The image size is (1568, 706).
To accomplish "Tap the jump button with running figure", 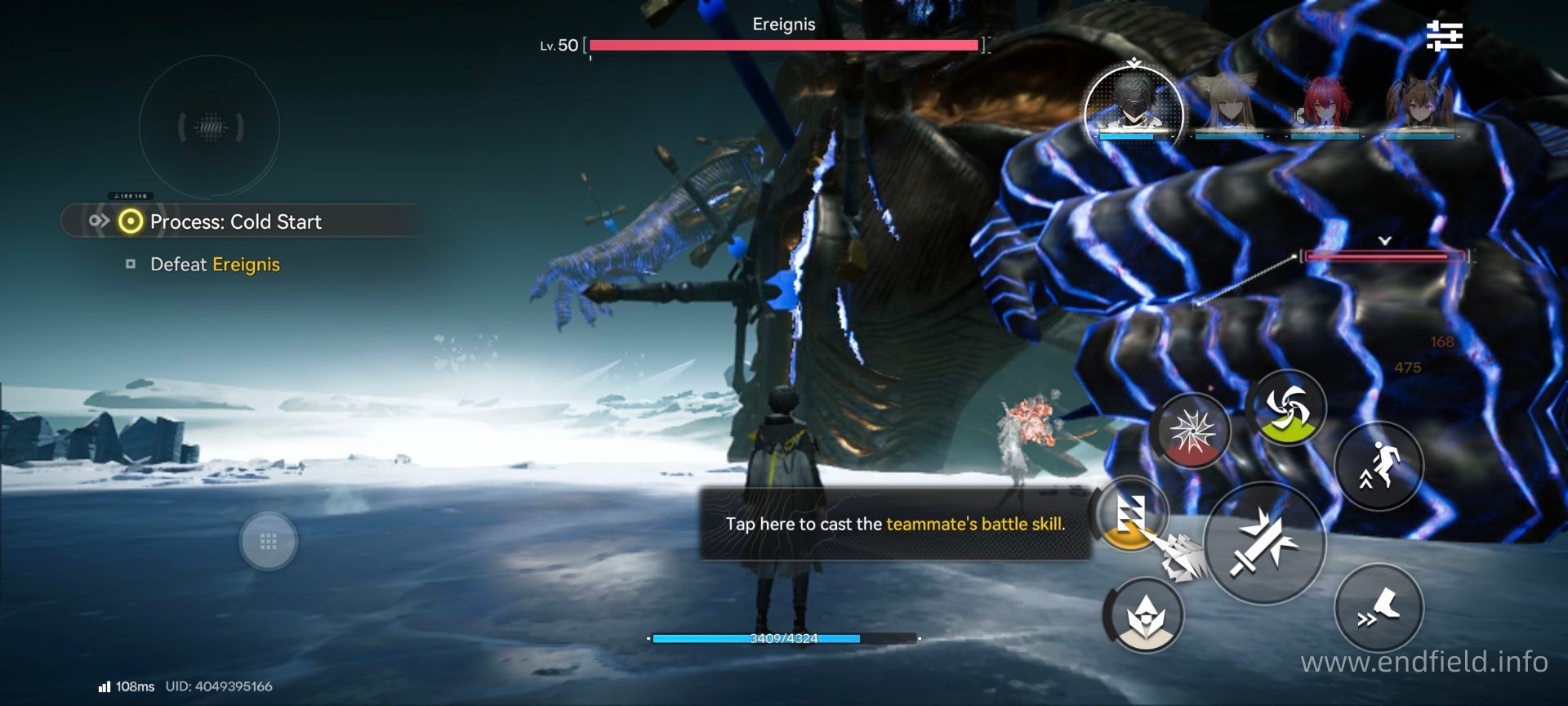I will 1379,467.
